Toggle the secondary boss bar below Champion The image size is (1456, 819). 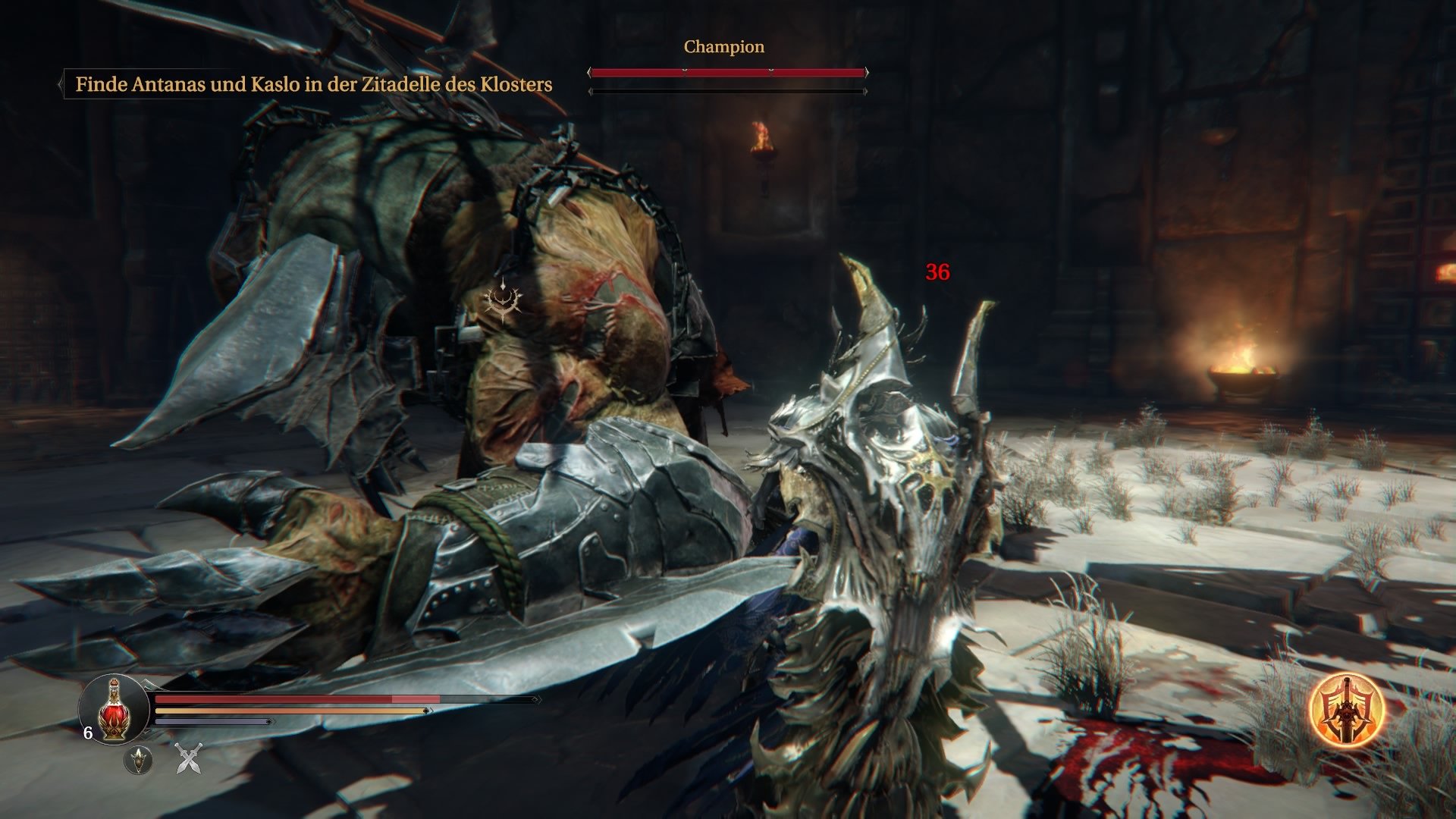click(x=728, y=90)
